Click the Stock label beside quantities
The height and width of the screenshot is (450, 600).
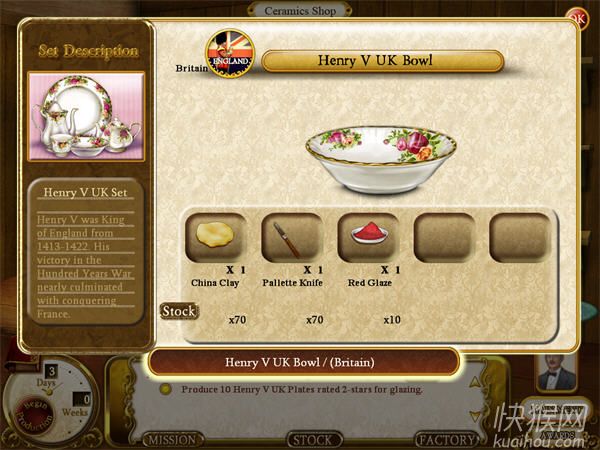[x=177, y=311]
